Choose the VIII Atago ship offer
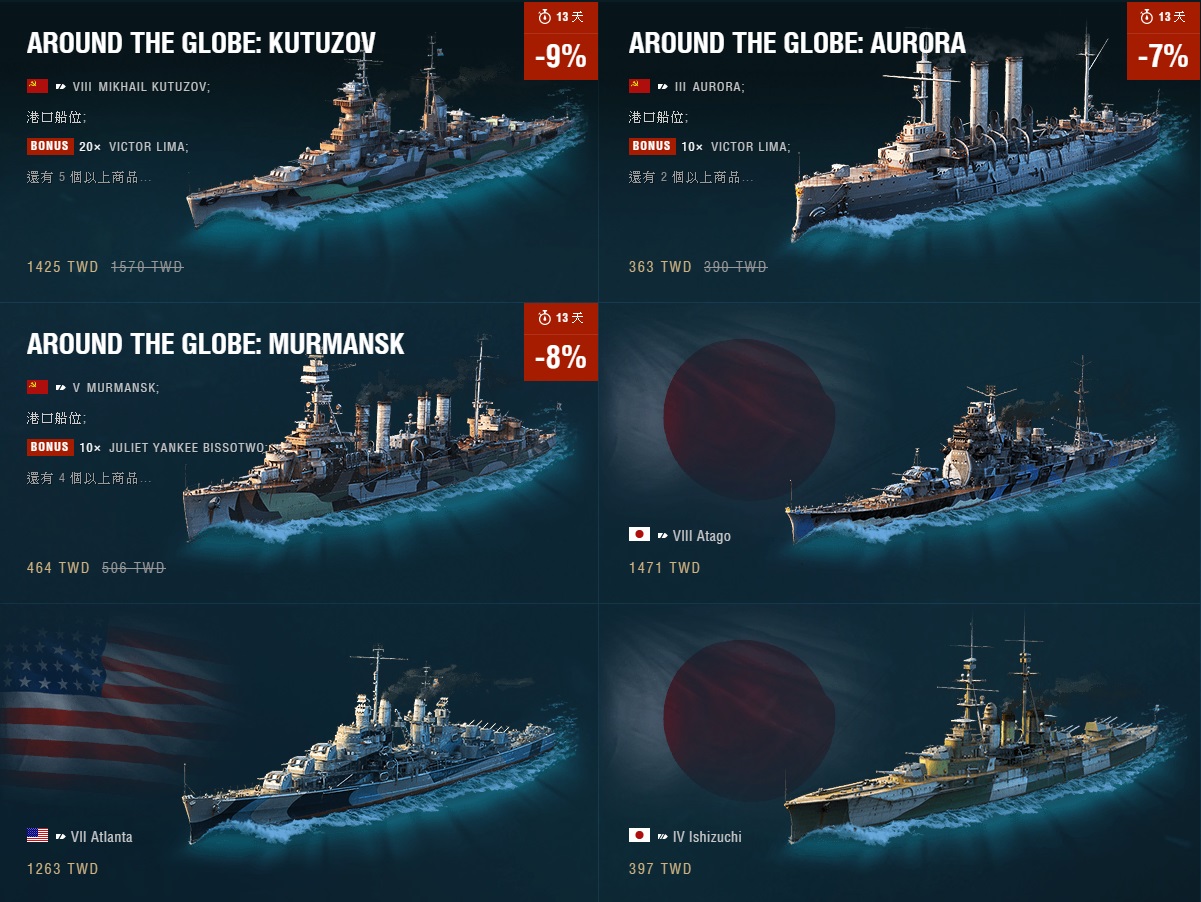Screen dimensions: 1201x902 tap(900, 452)
